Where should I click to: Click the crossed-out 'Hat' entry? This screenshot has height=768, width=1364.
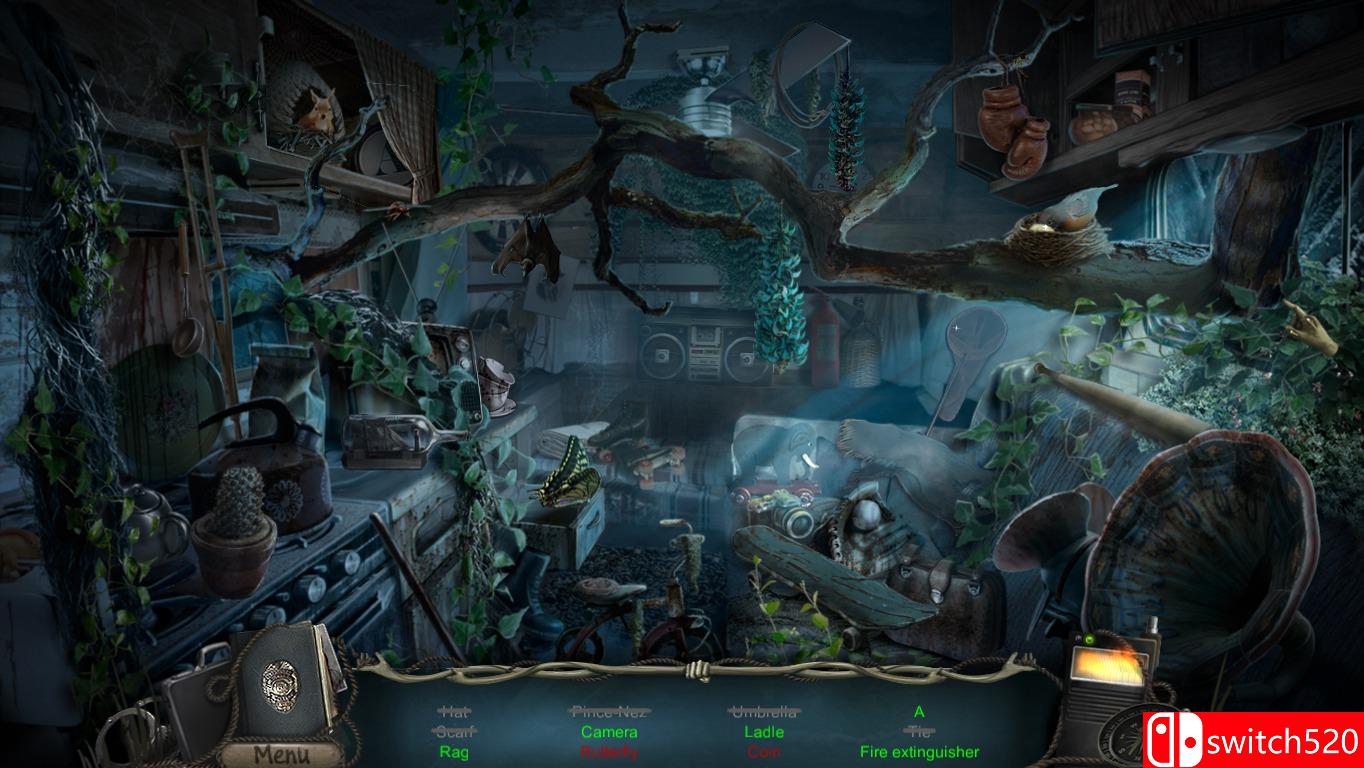[453, 712]
